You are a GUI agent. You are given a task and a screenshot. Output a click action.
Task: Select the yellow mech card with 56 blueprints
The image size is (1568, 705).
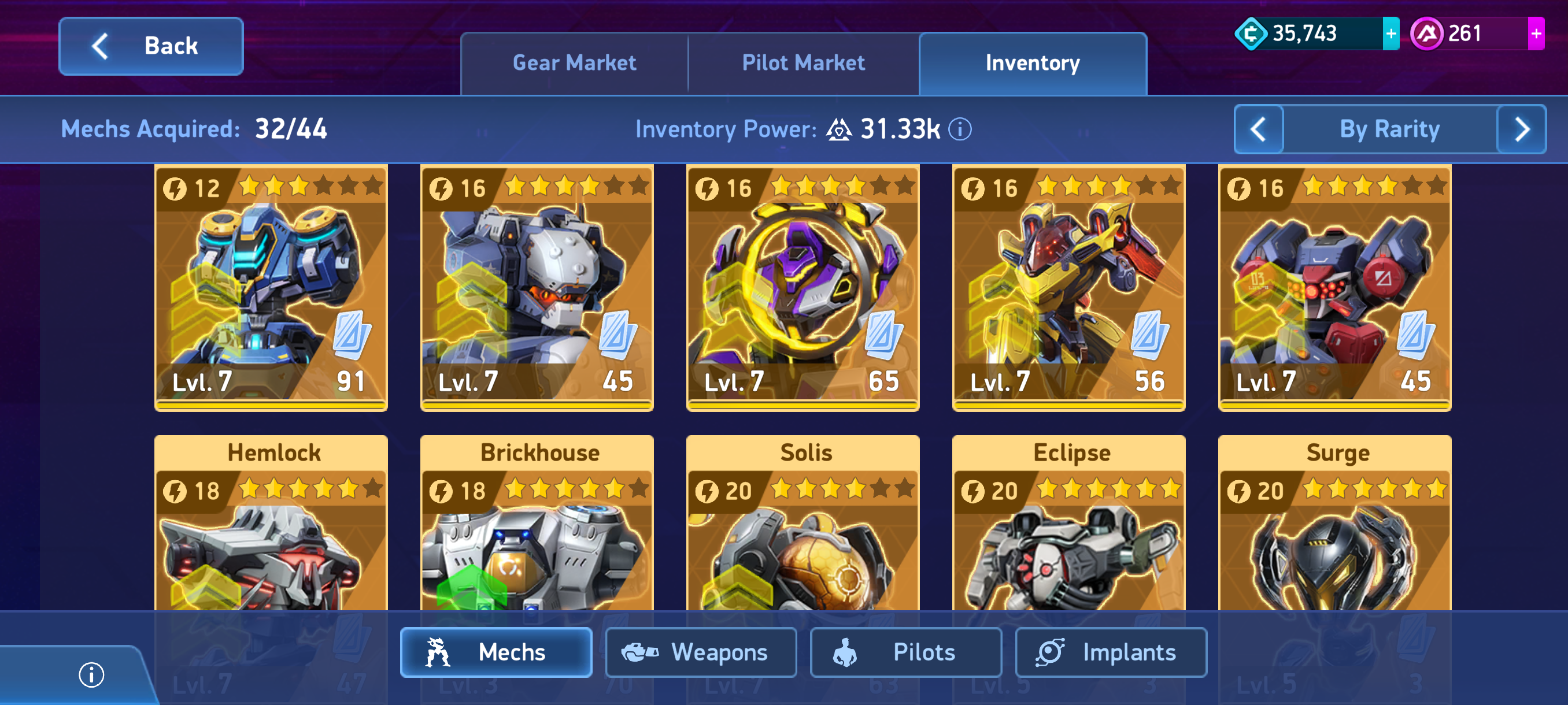1068,287
